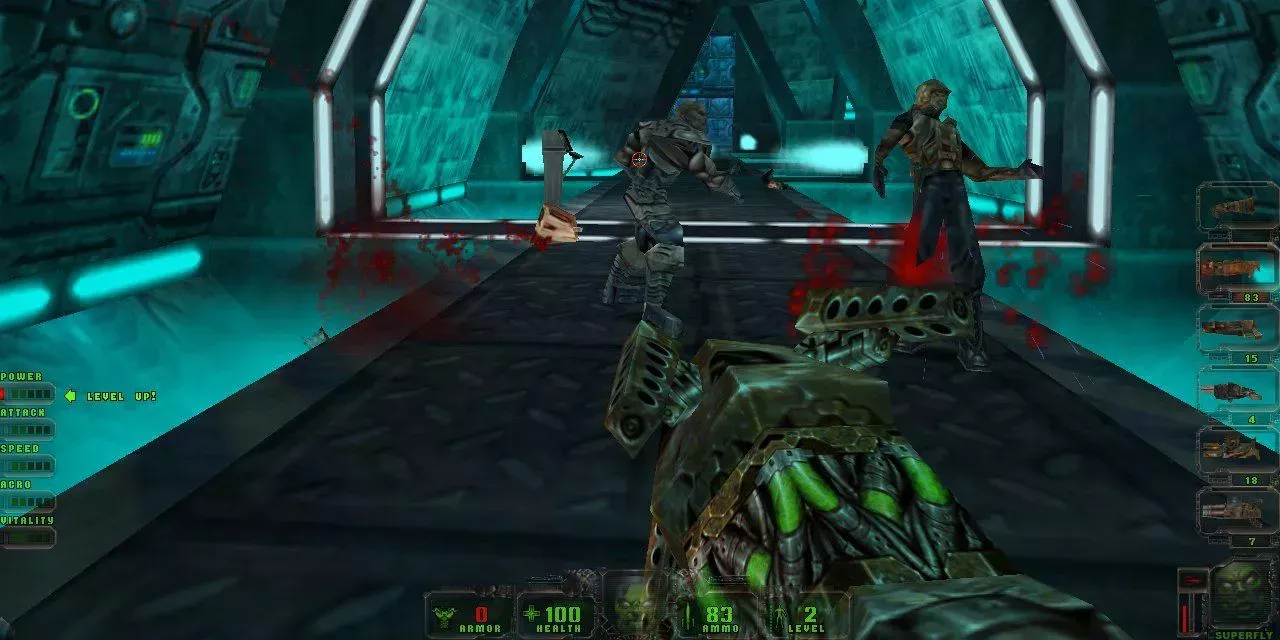1280x640 pixels.
Task: Choose the weapon slot with 4 ammo
Action: click(x=1237, y=392)
